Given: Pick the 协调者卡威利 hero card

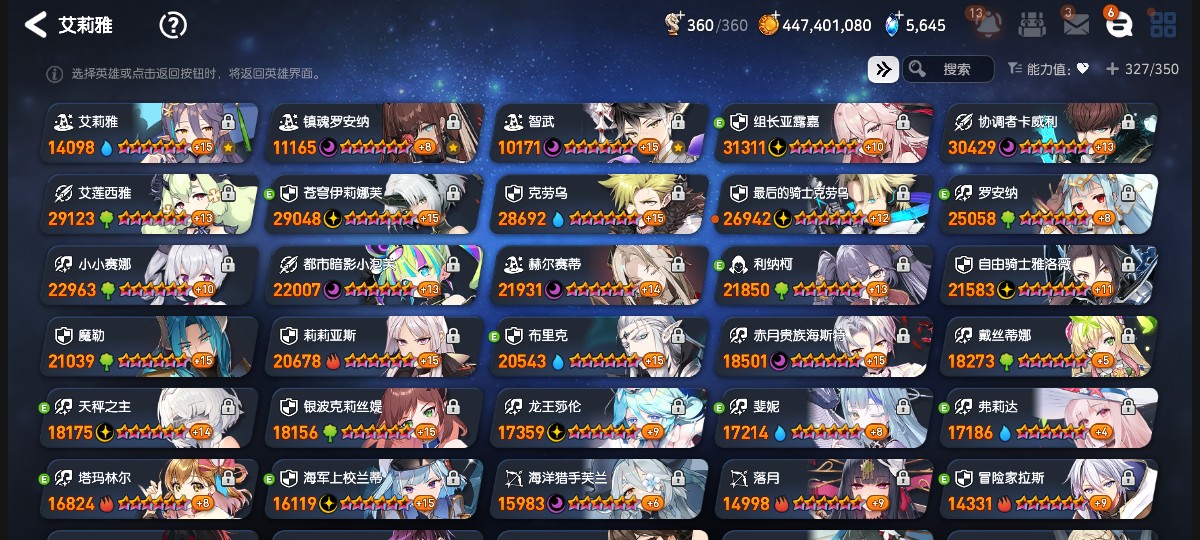Looking at the screenshot, I should point(1050,133).
